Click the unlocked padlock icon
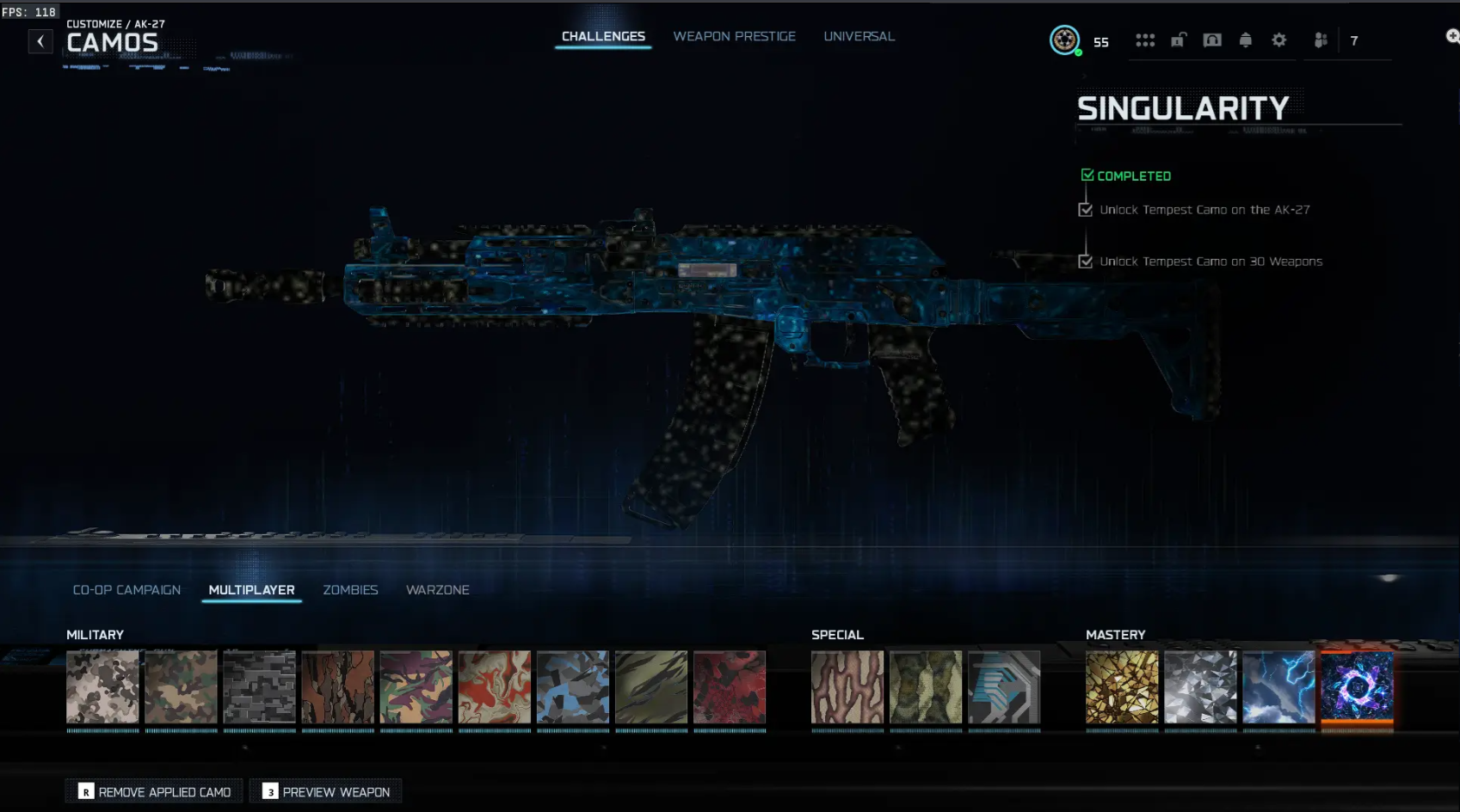Image resolution: width=1460 pixels, height=812 pixels. (1178, 40)
